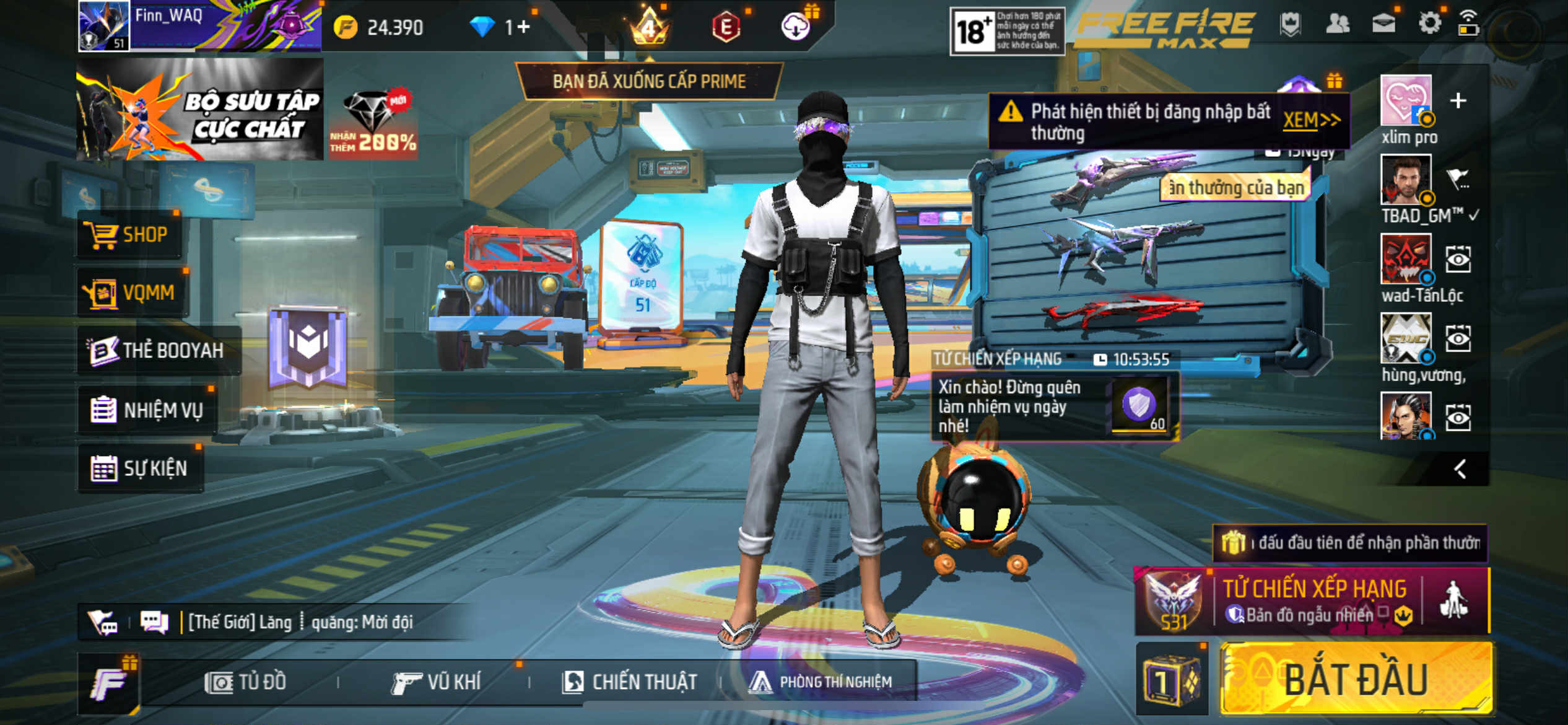Open Finn_WAQ player profile banner
The image size is (1568, 725).
pyautogui.click(x=198, y=26)
